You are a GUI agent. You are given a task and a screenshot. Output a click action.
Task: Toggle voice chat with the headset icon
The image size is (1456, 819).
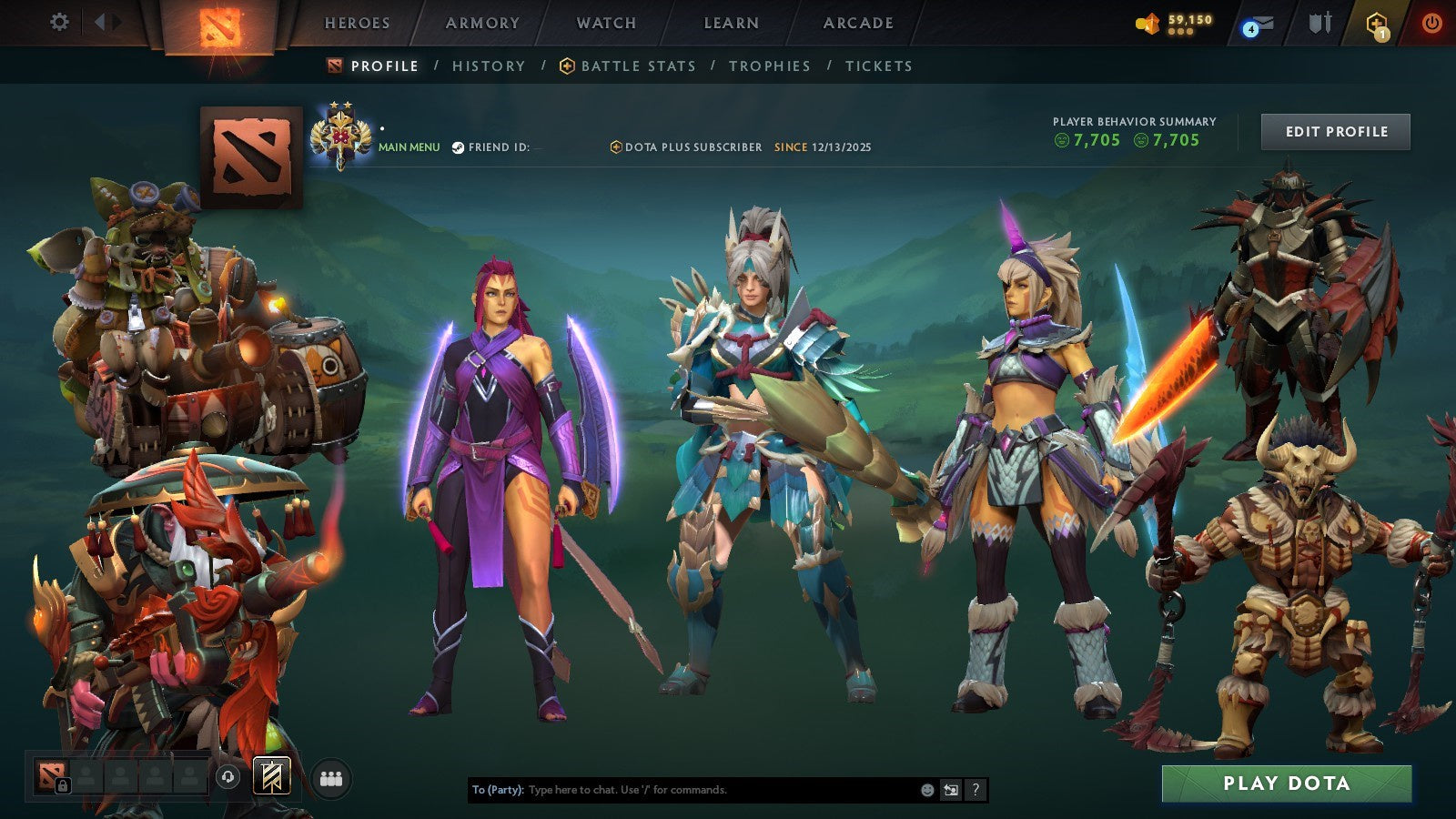pos(227,776)
